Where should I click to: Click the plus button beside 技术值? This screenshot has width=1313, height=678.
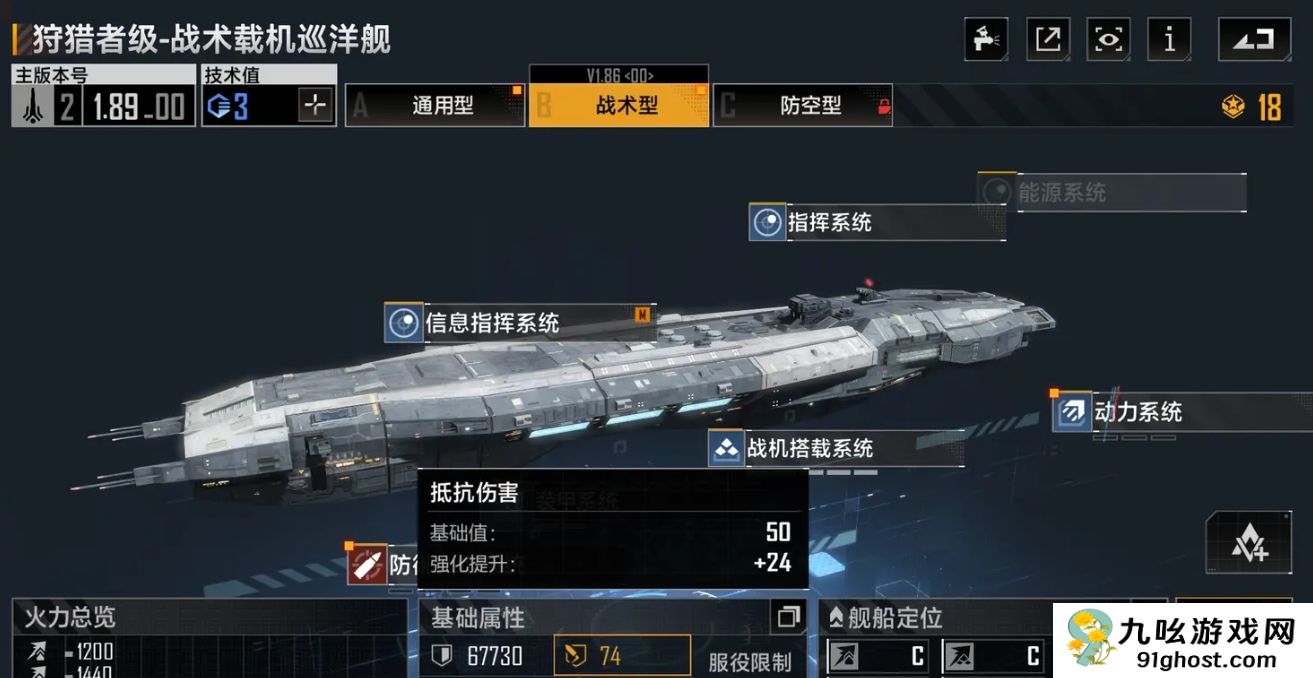click(315, 105)
